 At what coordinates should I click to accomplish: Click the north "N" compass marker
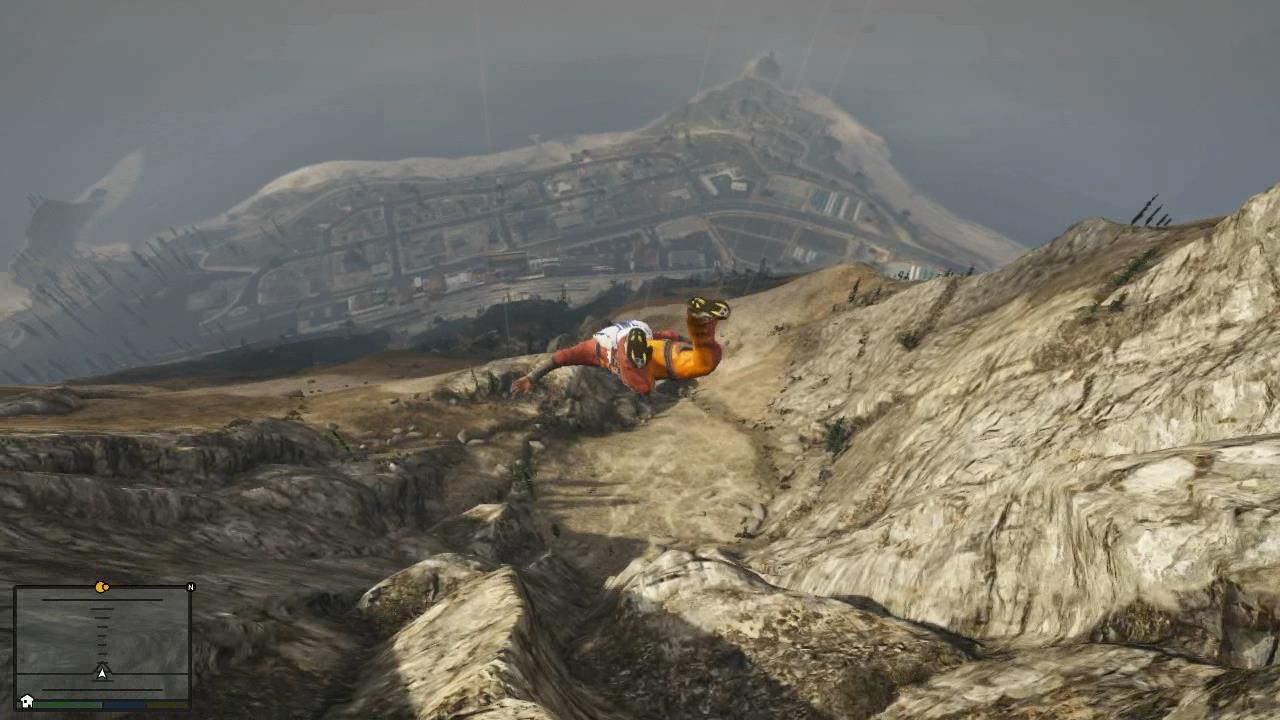(x=190, y=587)
